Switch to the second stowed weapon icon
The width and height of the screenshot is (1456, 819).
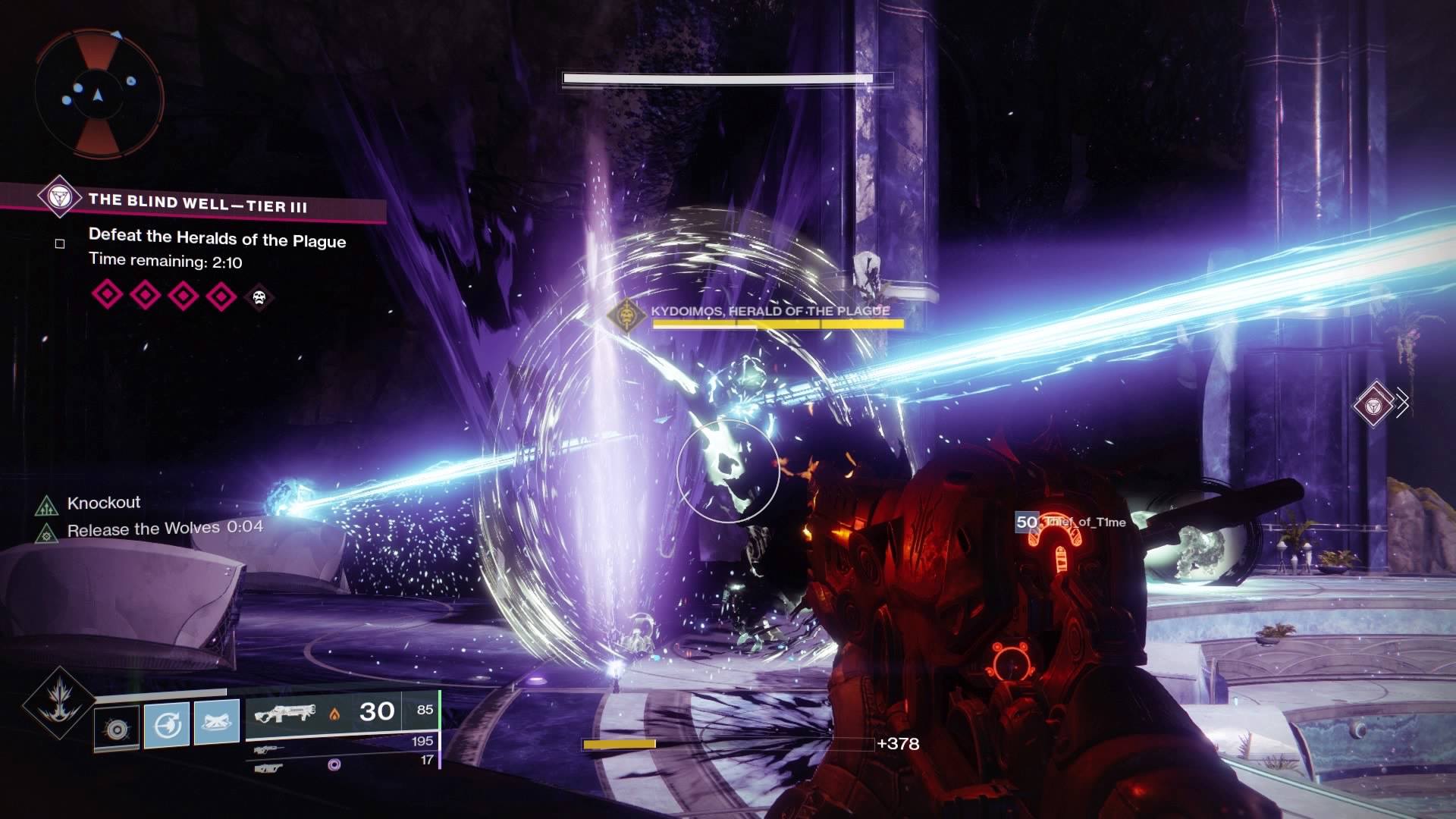[268, 750]
